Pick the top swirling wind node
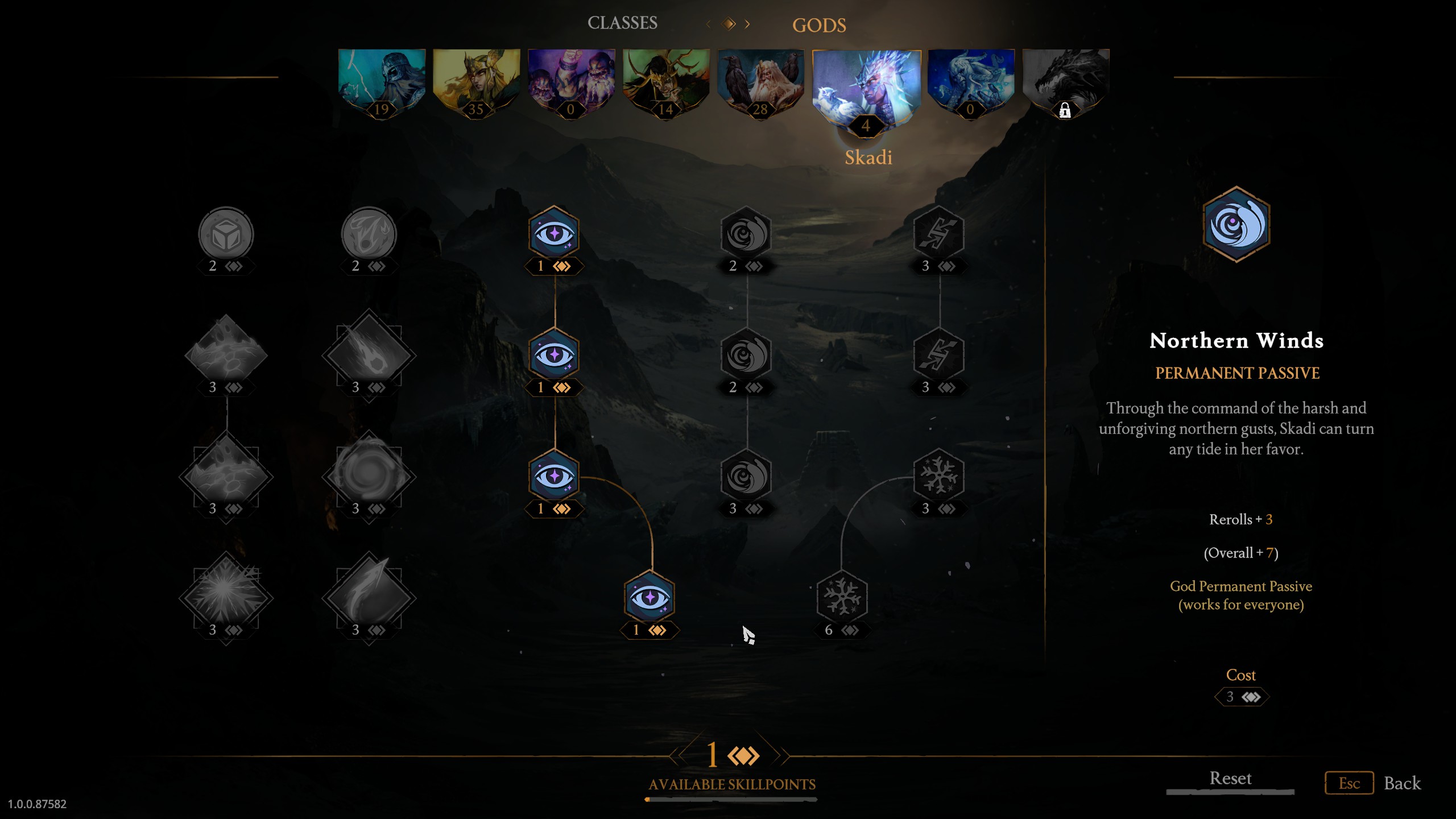This screenshot has width=1456, height=819. click(x=746, y=234)
